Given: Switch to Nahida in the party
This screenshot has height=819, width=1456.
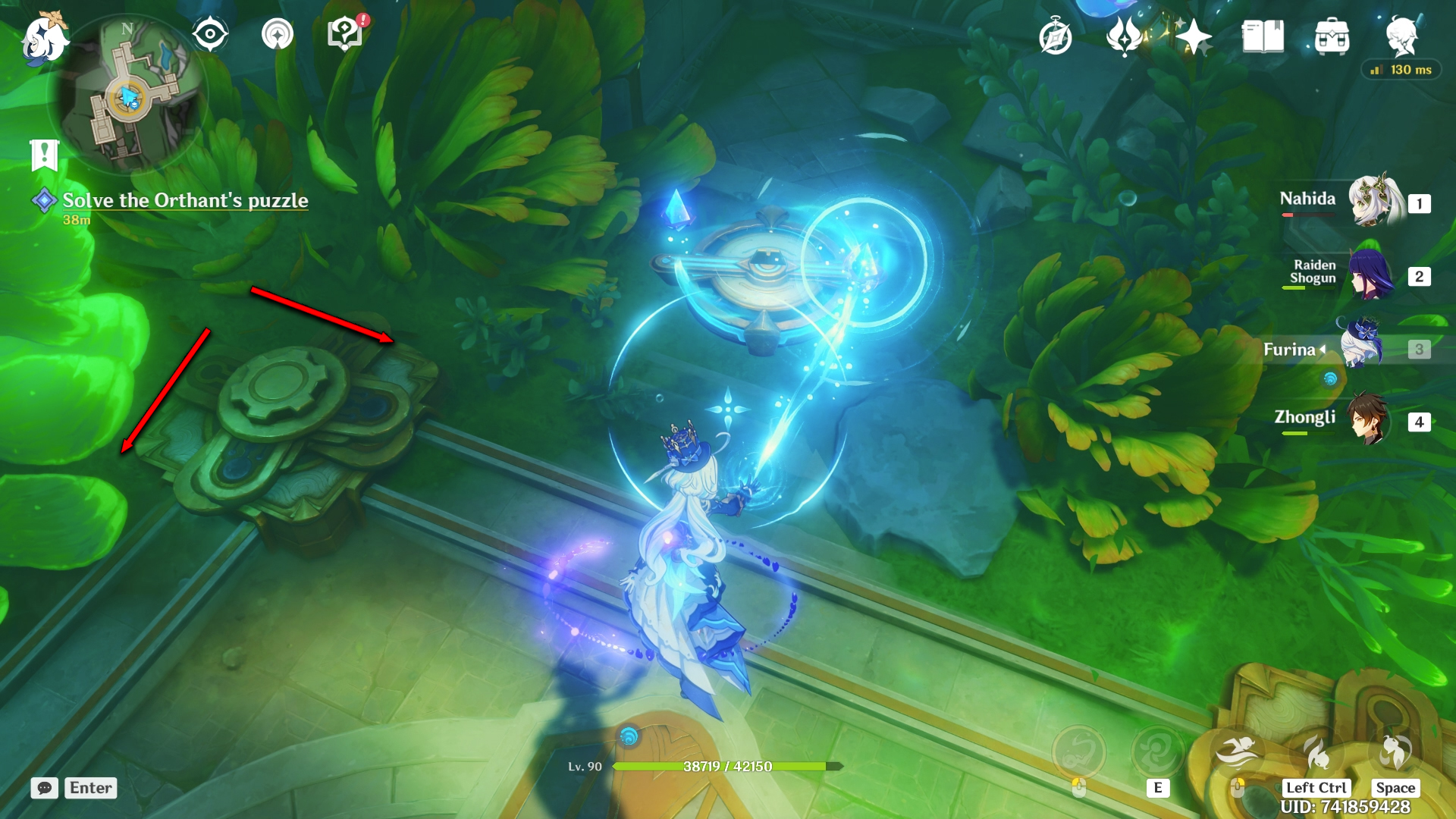Looking at the screenshot, I should tap(1373, 201).
